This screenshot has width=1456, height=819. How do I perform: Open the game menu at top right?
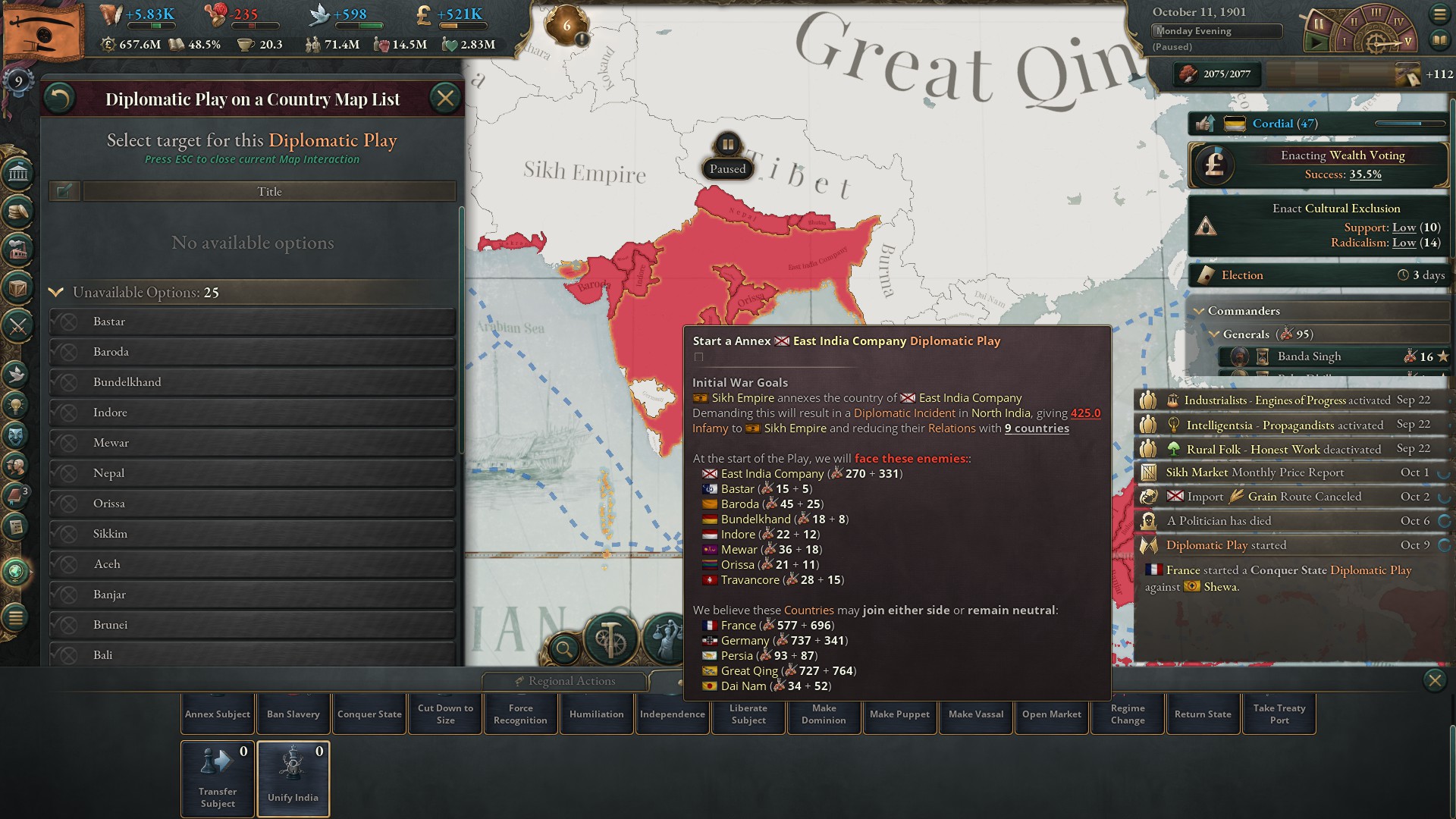1440,14
